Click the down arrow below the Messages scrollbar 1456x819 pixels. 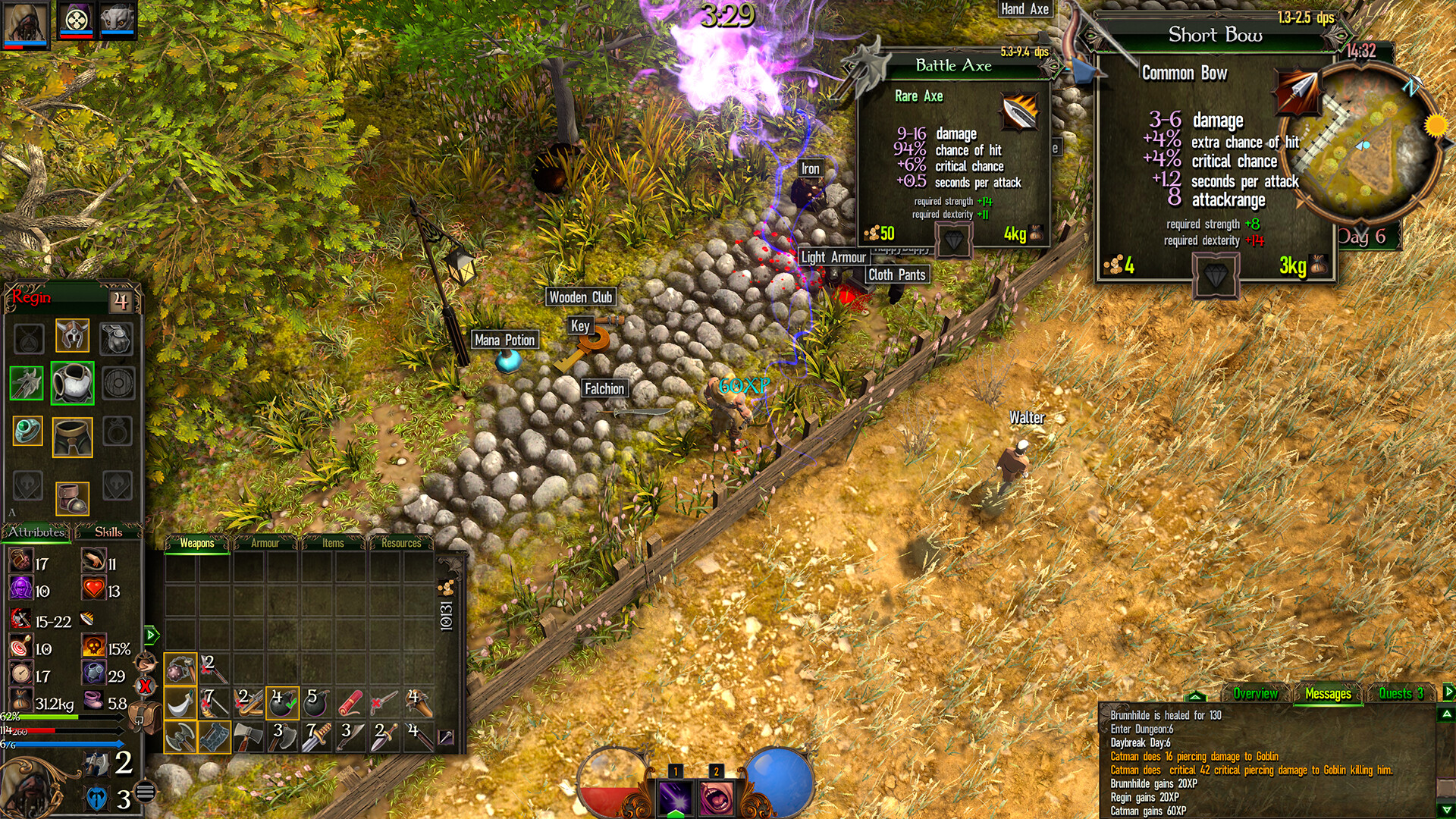click(1445, 810)
